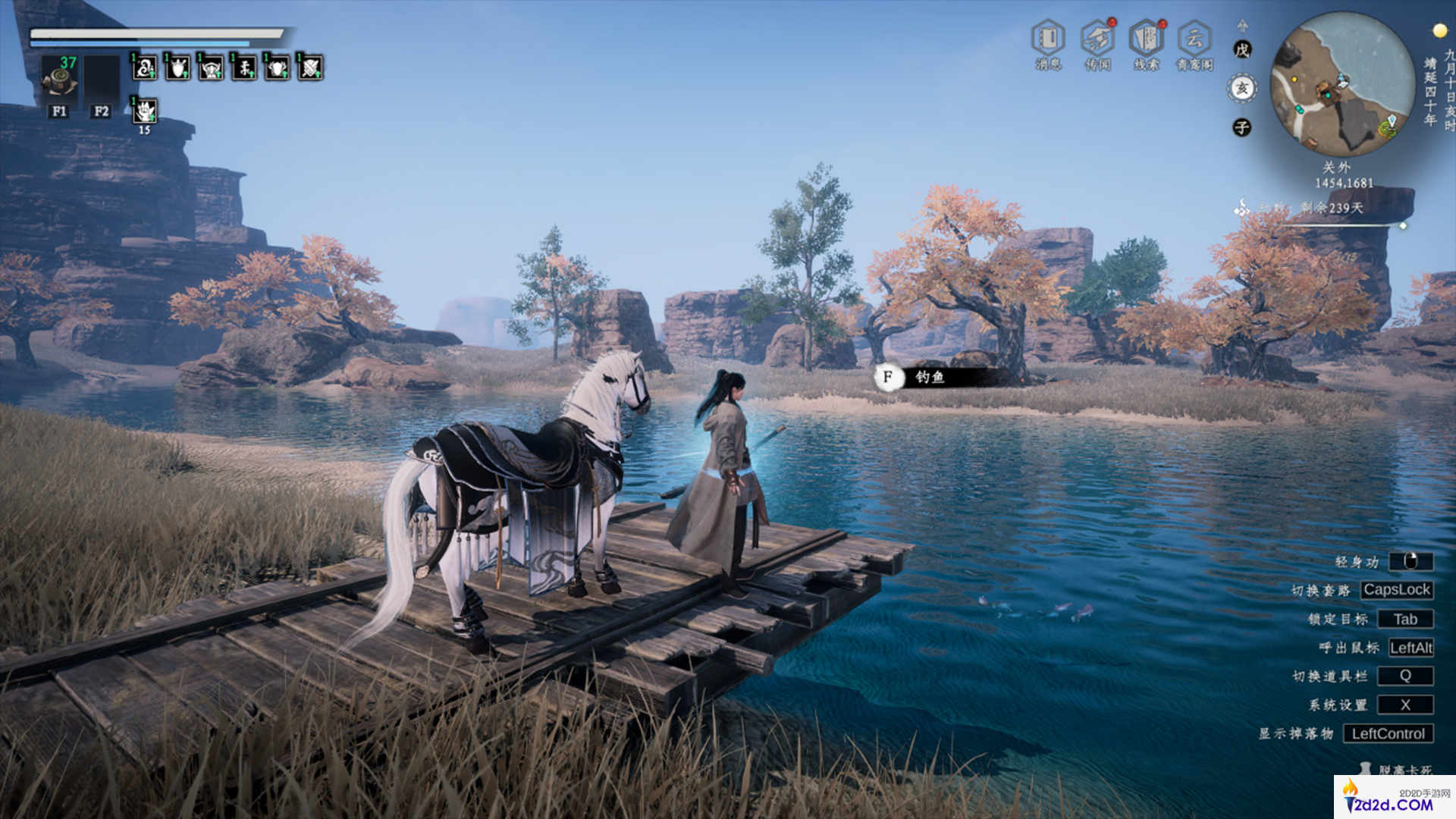Select the 亥 hour marker
Screen dimensions: 1456x819
tap(1242, 89)
